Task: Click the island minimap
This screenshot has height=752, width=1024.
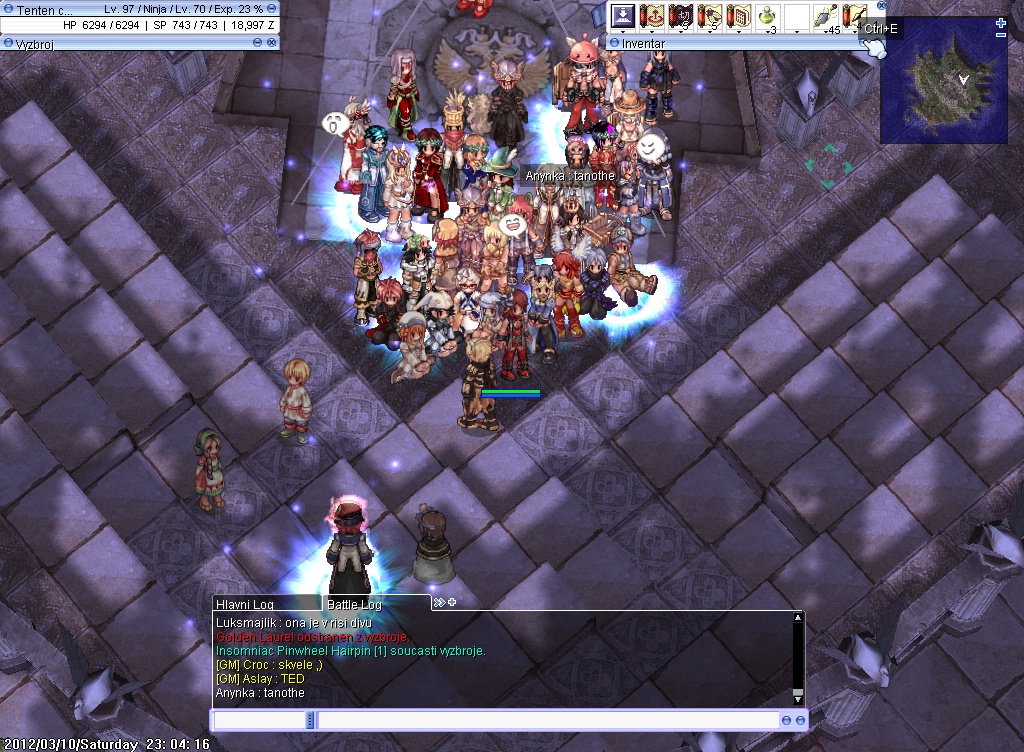Action: coord(943,80)
